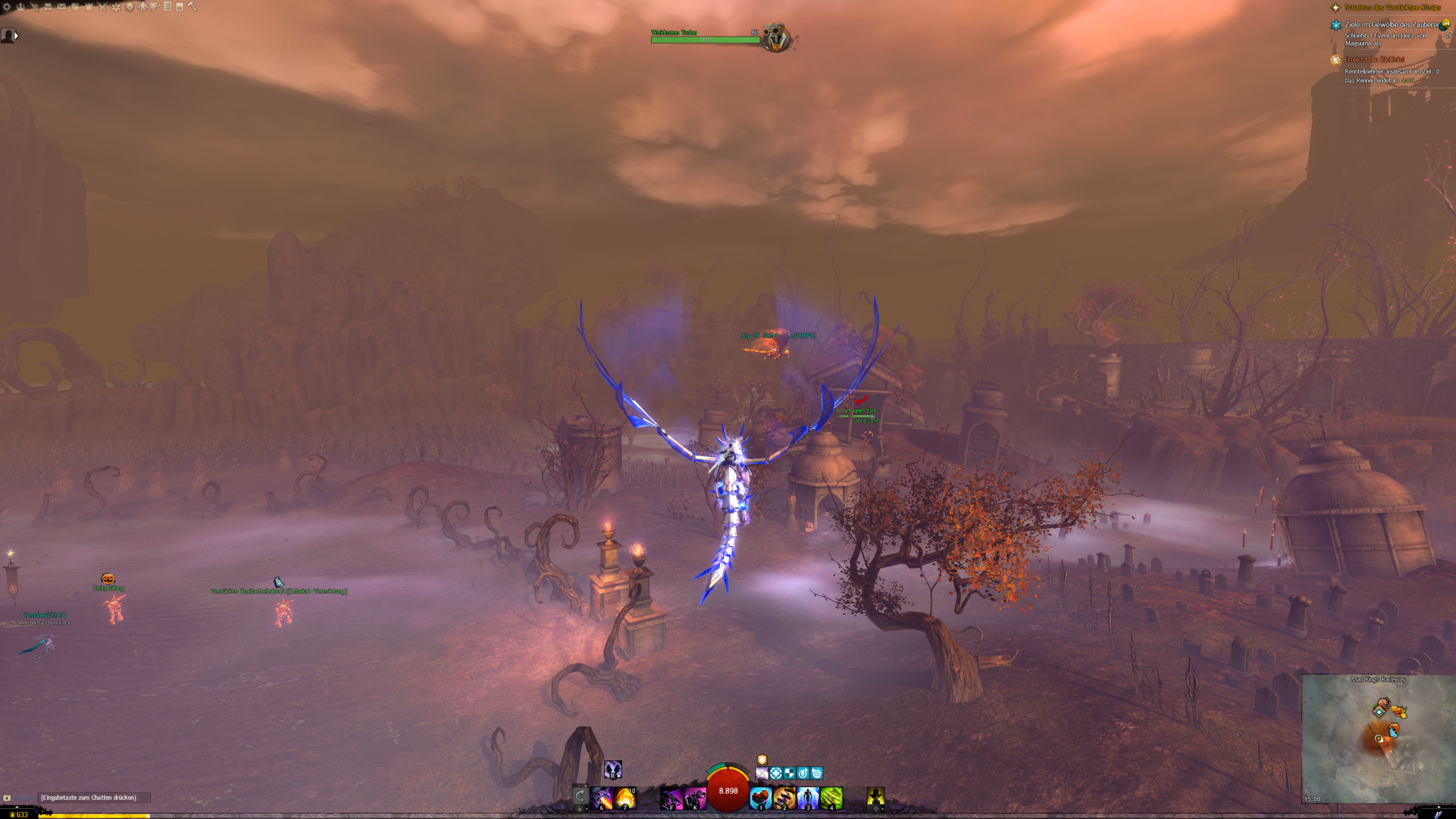1456x819 pixels.
Task: Use the glowing orange orb skill on slot 7
Action: 625,798
